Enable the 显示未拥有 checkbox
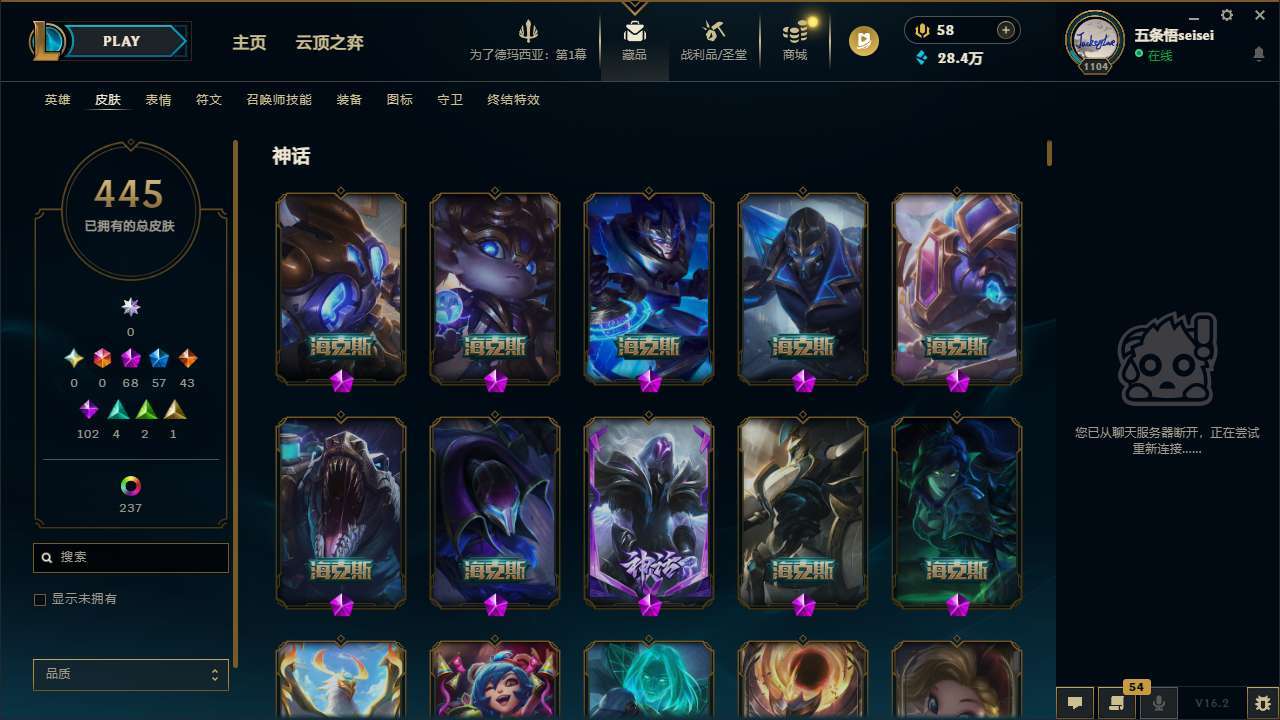The image size is (1280, 720). tap(40, 599)
